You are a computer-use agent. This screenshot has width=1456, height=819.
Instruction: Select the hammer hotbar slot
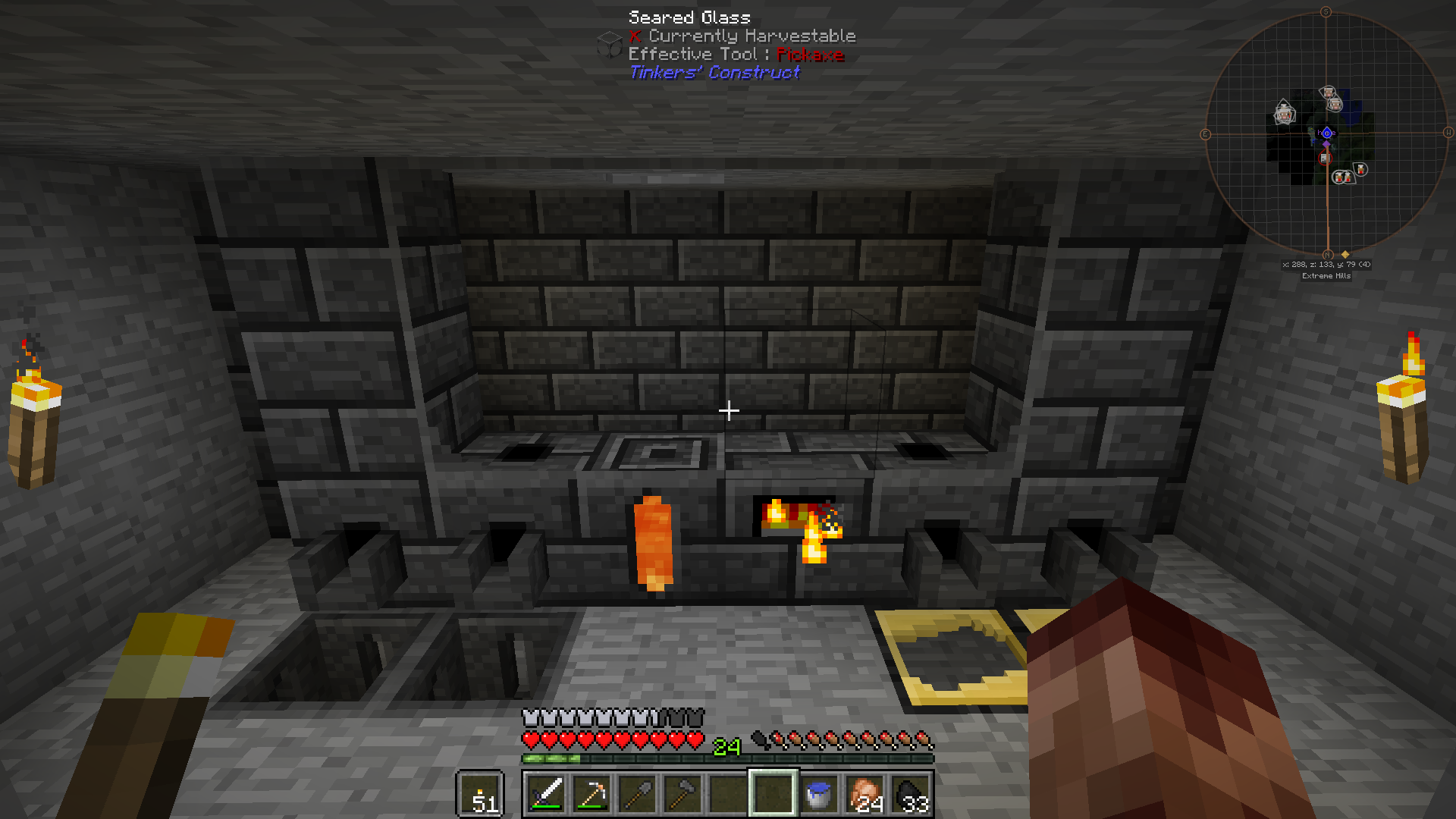coord(682,794)
